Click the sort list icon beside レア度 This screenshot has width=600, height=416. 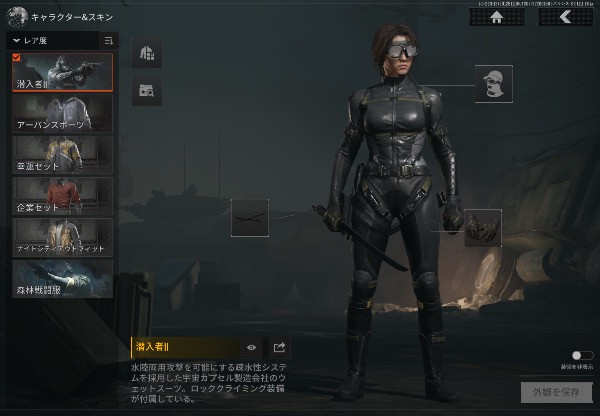click(x=108, y=40)
